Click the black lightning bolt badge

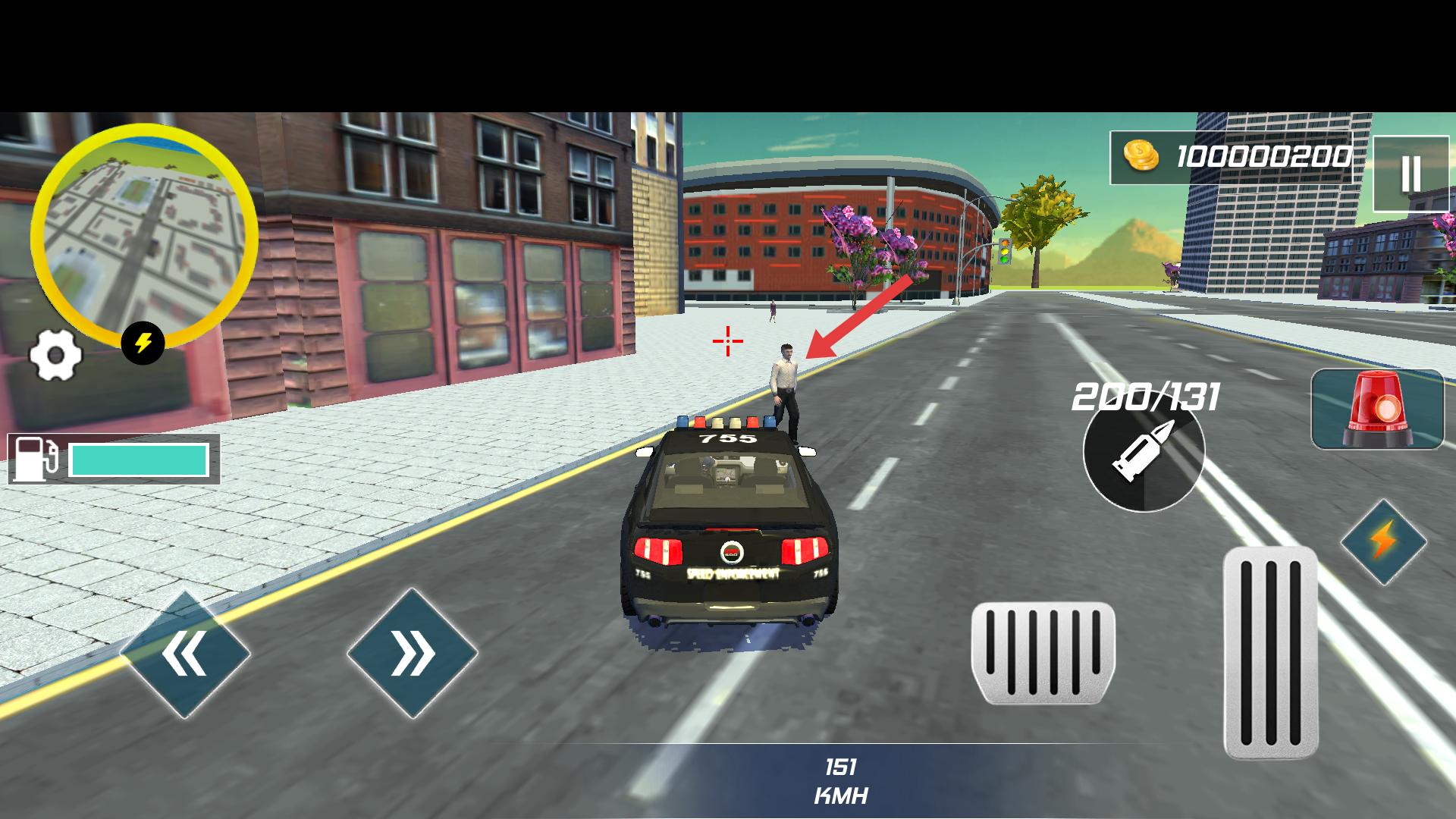(x=143, y=343)
